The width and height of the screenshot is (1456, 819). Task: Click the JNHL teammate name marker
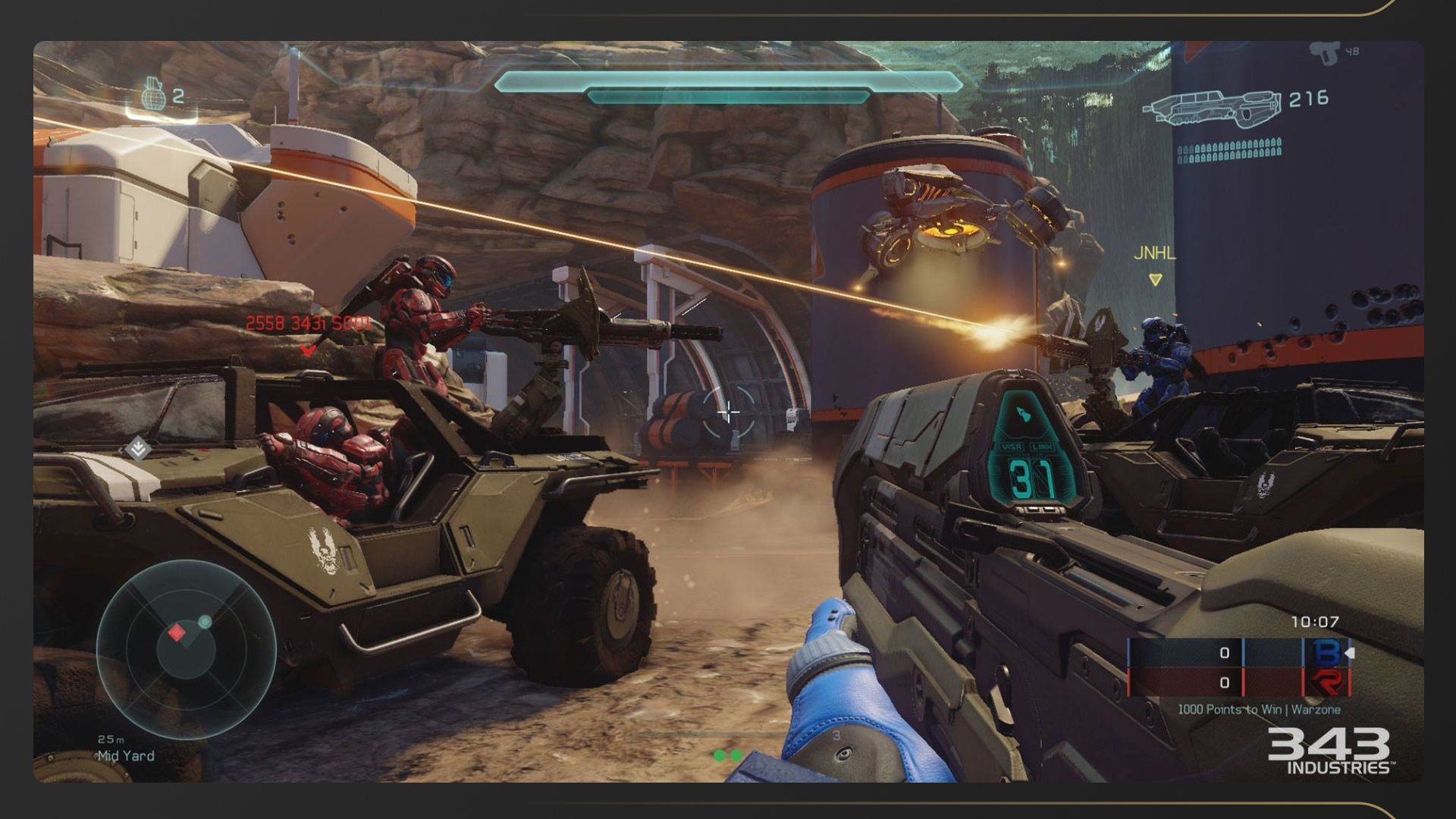click(x=1154, y=254)
